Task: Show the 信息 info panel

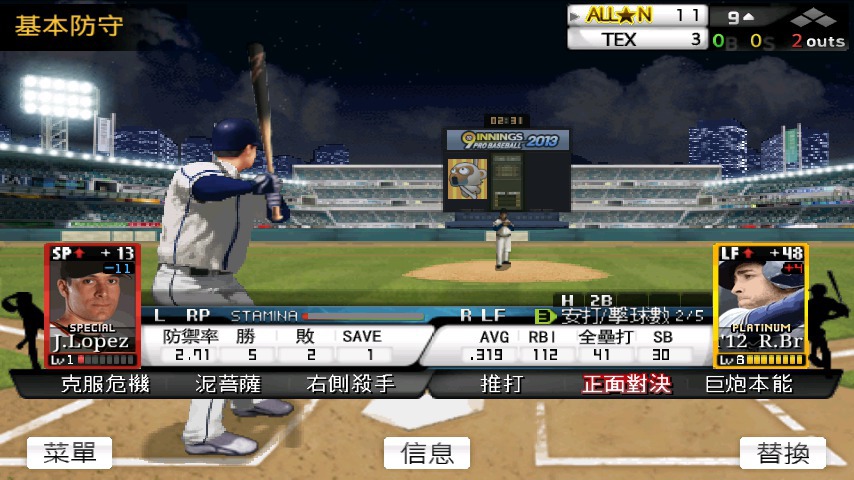Action: click(x=427, y=453)
